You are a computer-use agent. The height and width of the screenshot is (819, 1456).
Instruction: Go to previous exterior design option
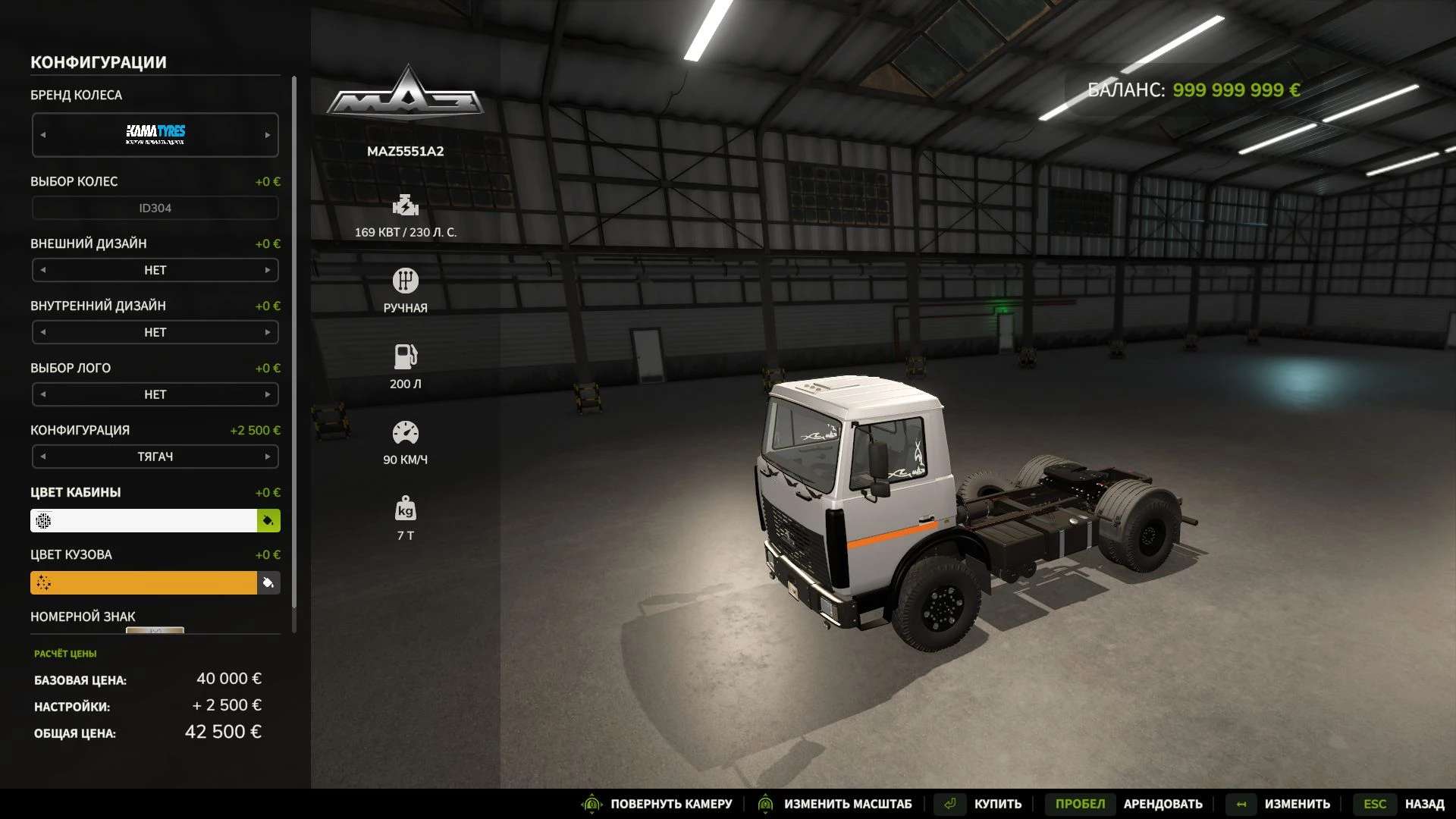pyautogui.click(x=43, y=270)
